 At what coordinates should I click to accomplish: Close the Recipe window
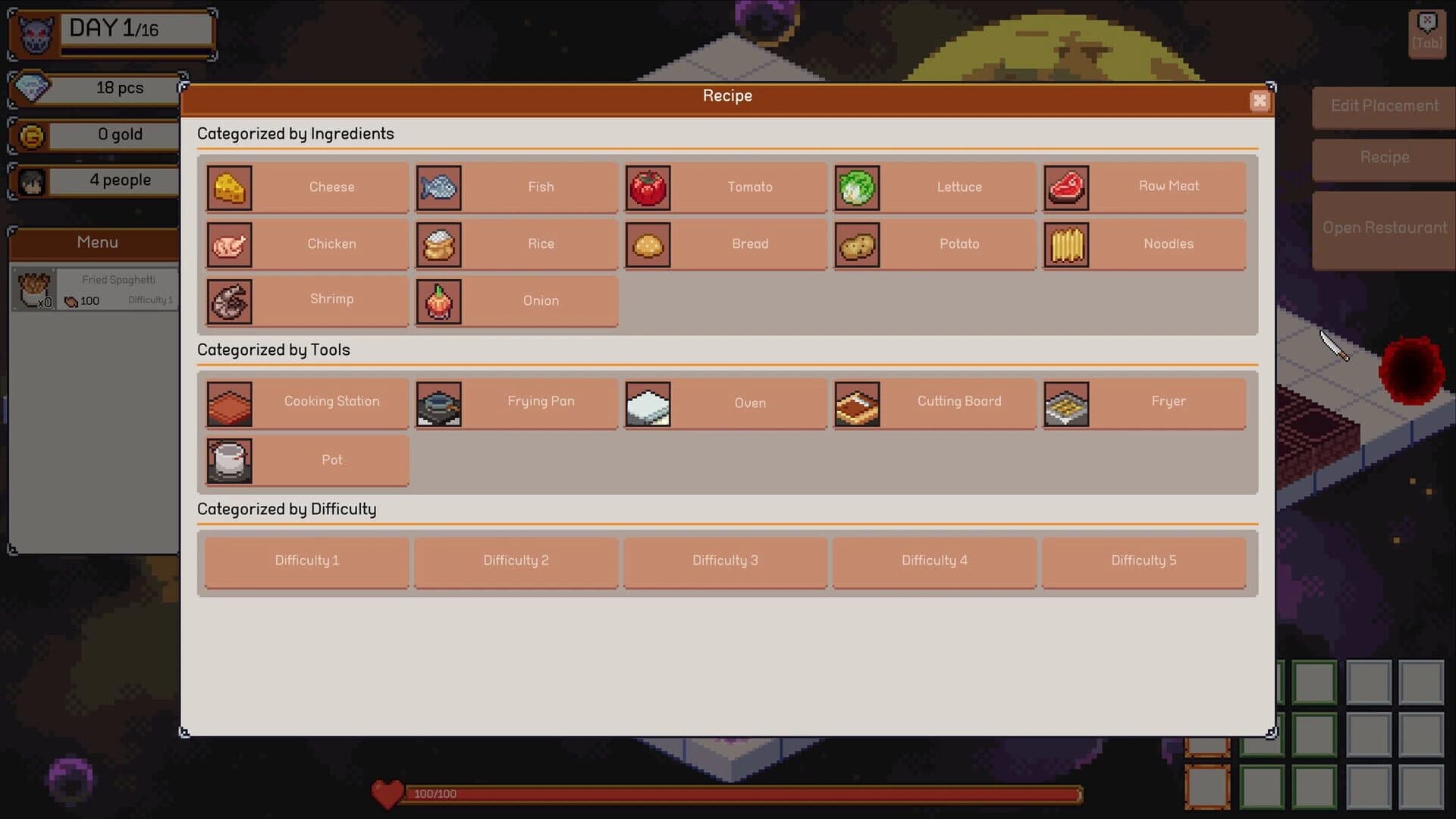1260,101
